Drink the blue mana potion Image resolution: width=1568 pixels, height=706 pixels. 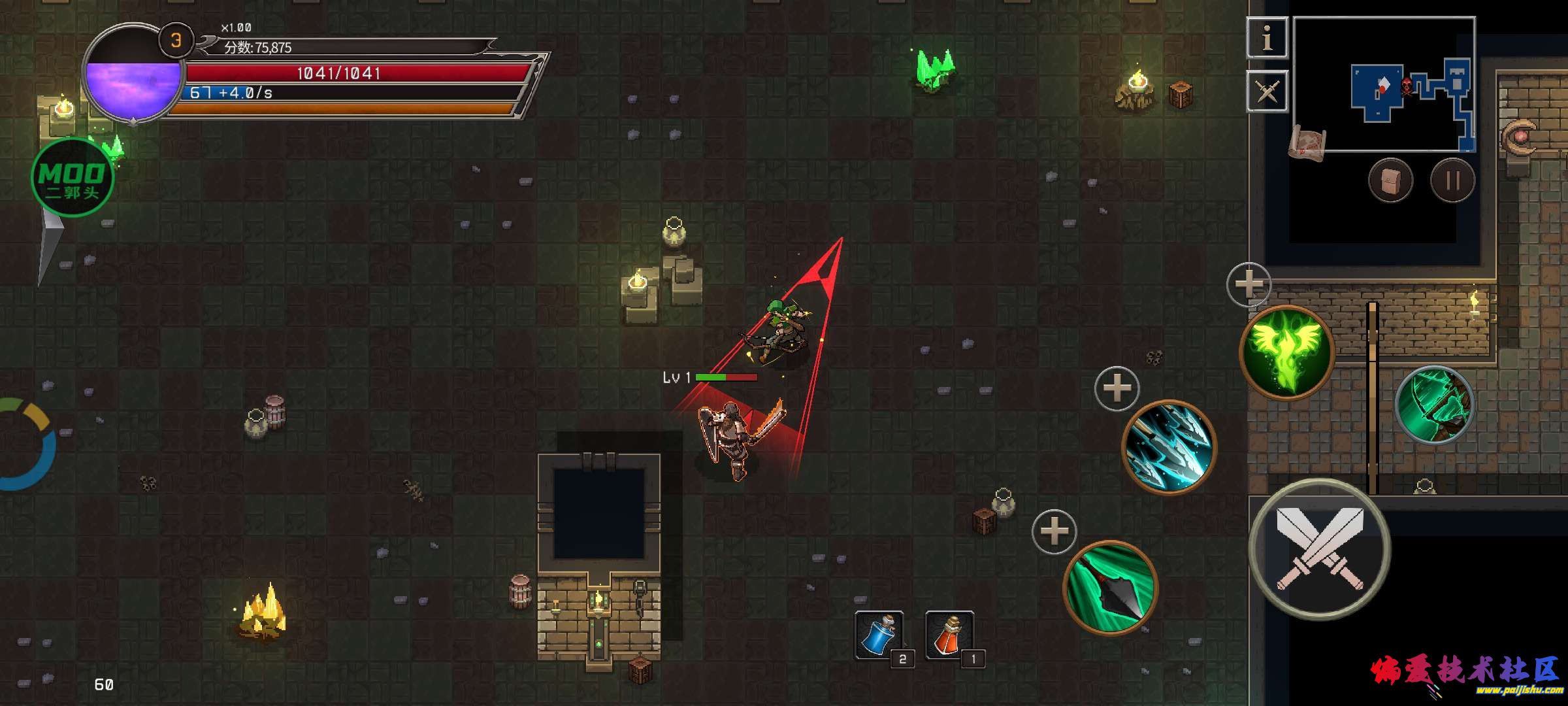pyautogui.click(x=879, y=634)
